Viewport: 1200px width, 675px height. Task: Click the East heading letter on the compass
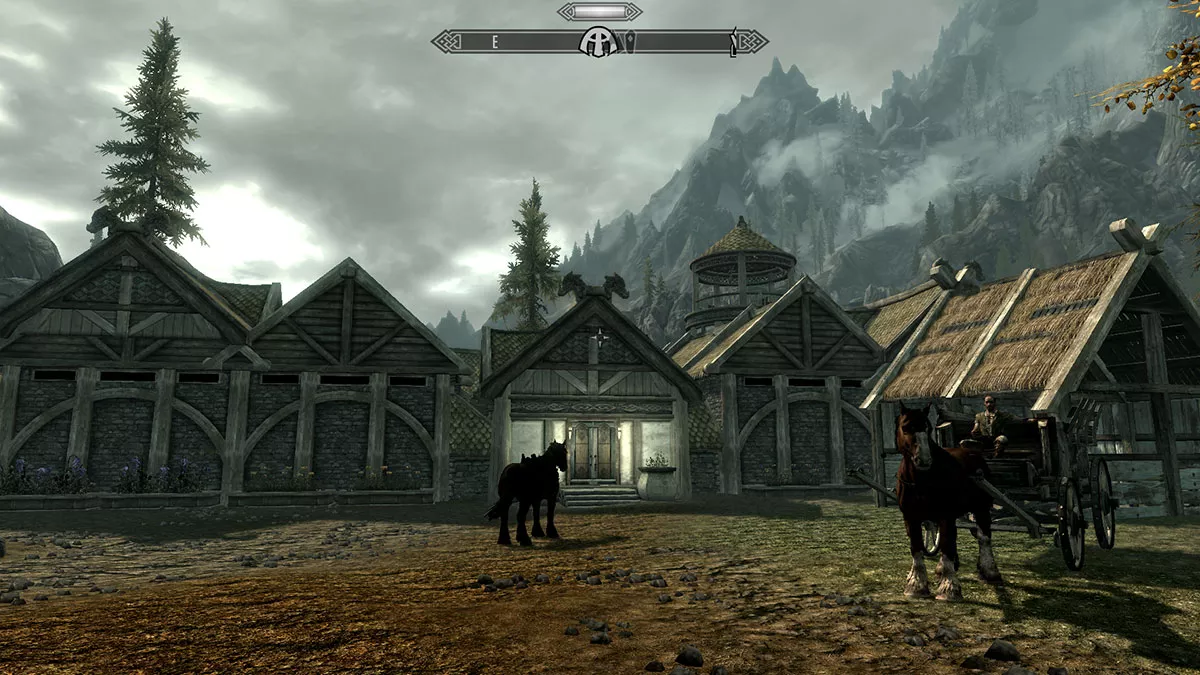494,42
